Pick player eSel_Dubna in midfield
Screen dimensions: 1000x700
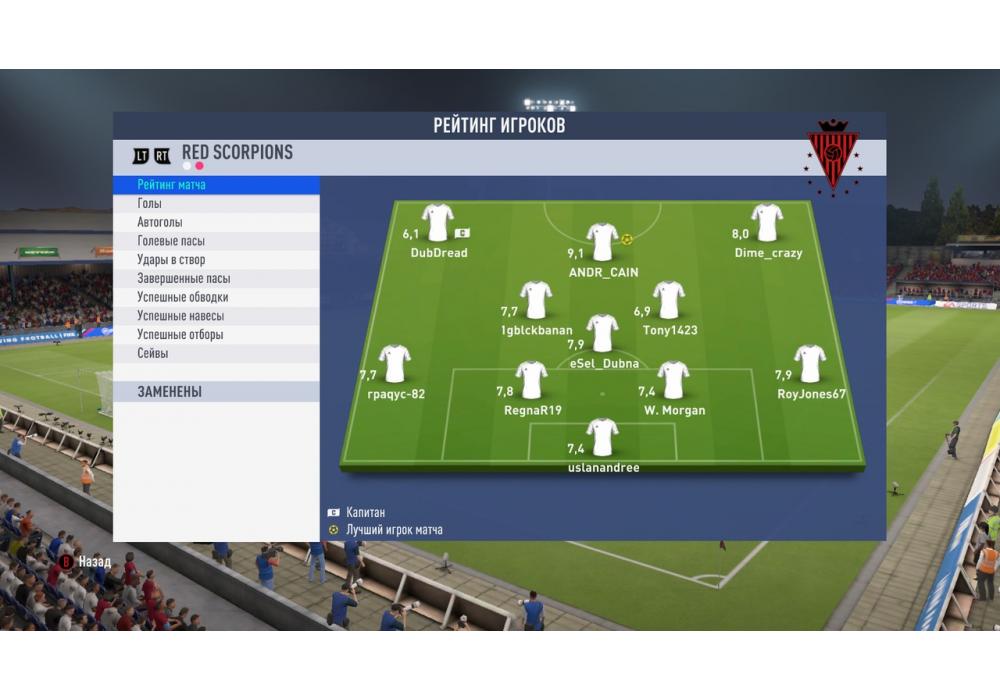[603, 333]
